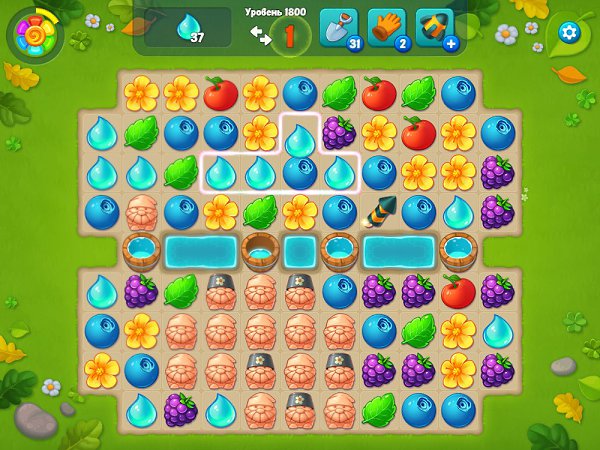The height and width of the screenshot is (450, 600).
Task: Select the water drop in the raised hint cell
Action: pos(299,135)
